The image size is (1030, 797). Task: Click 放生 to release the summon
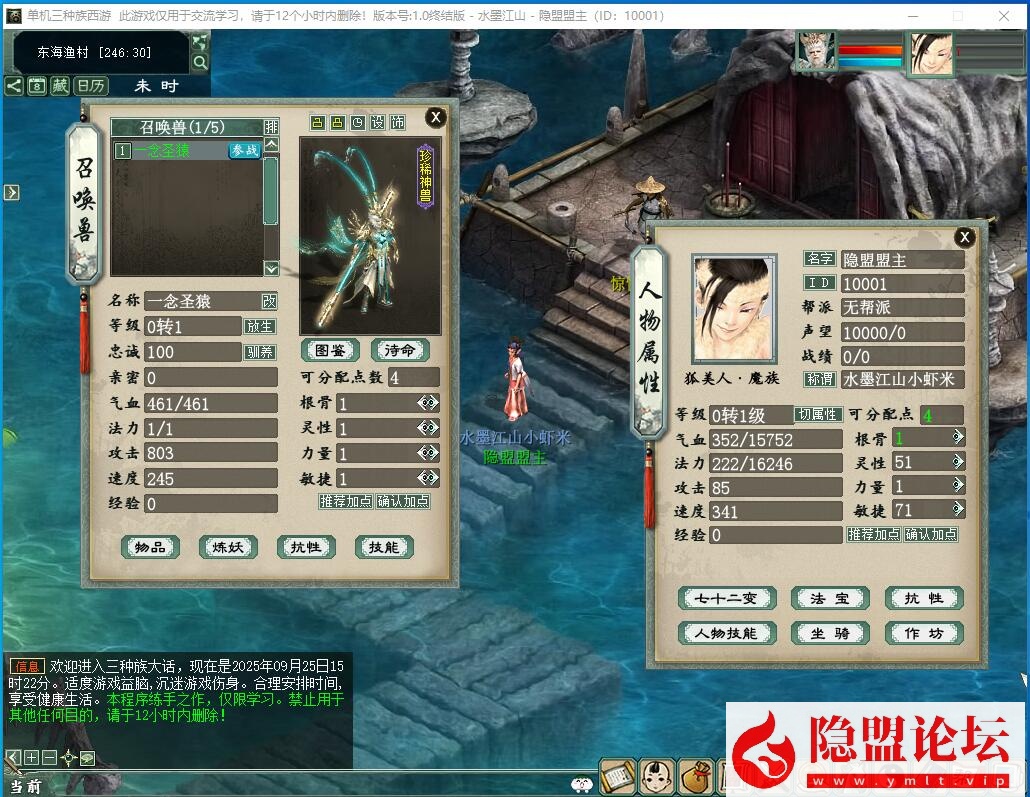pos(259,326)
